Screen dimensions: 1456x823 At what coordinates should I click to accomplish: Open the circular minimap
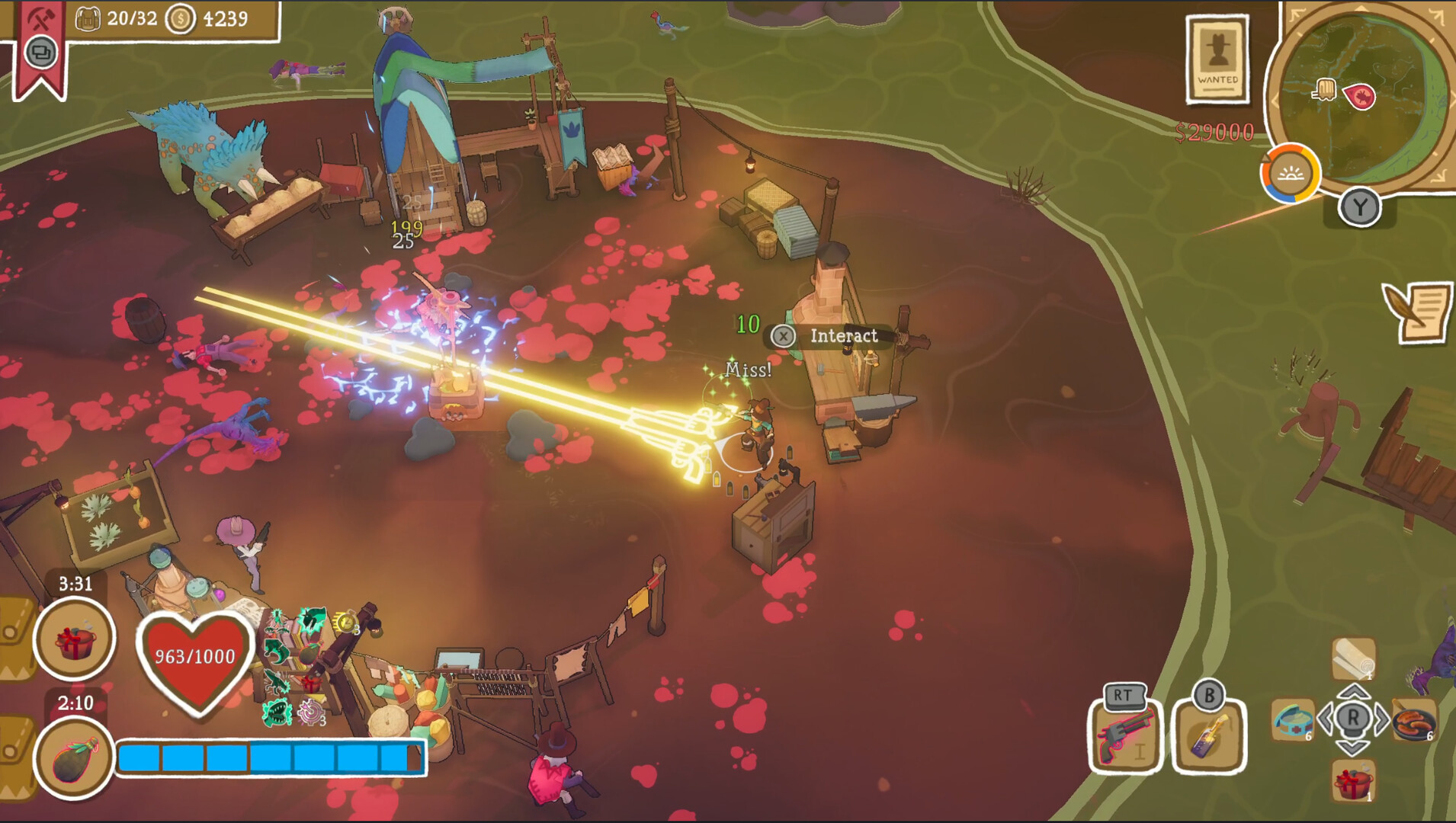1365,99
